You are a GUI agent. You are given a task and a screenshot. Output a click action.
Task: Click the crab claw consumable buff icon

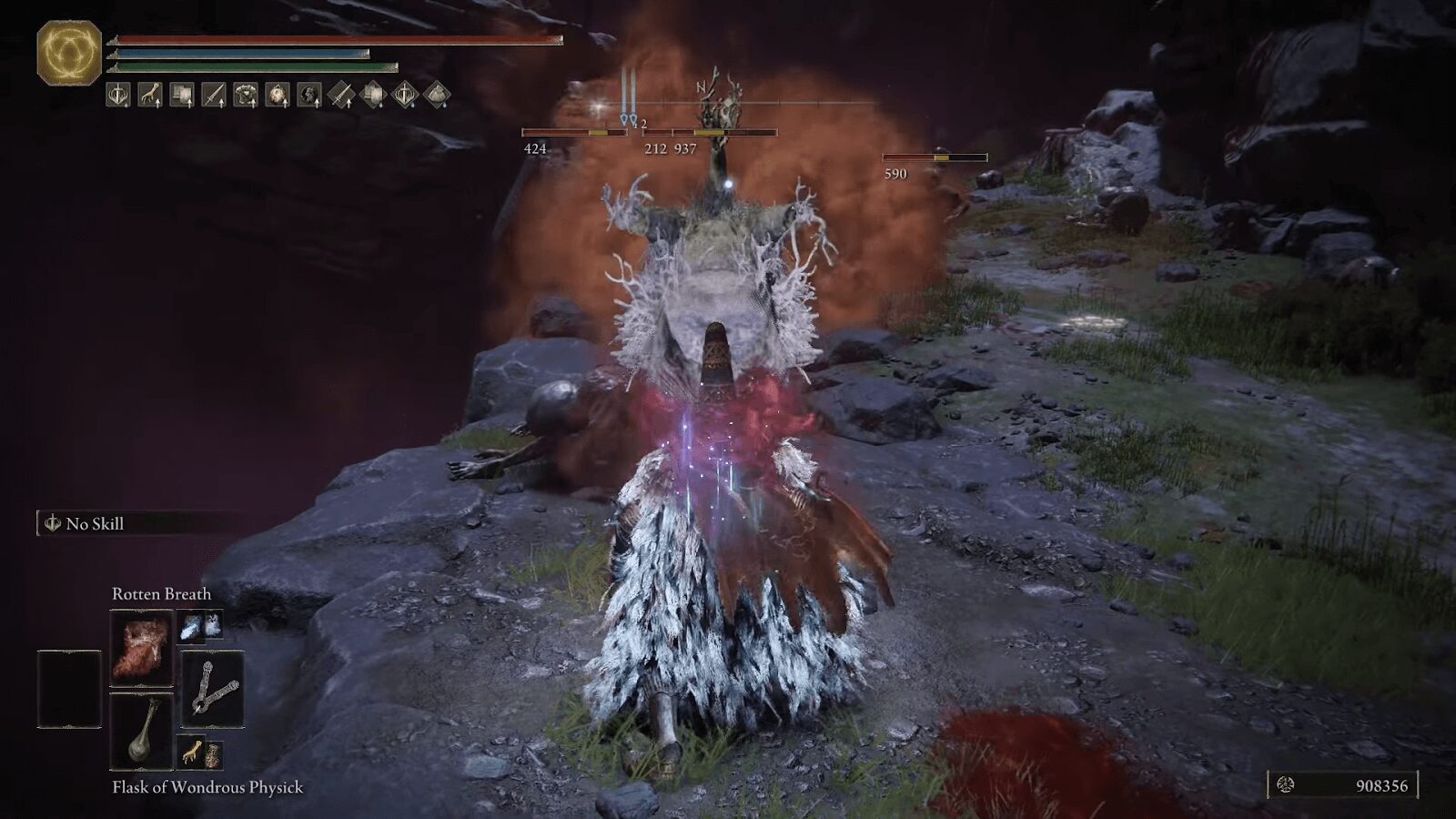[x=149, y=98]
